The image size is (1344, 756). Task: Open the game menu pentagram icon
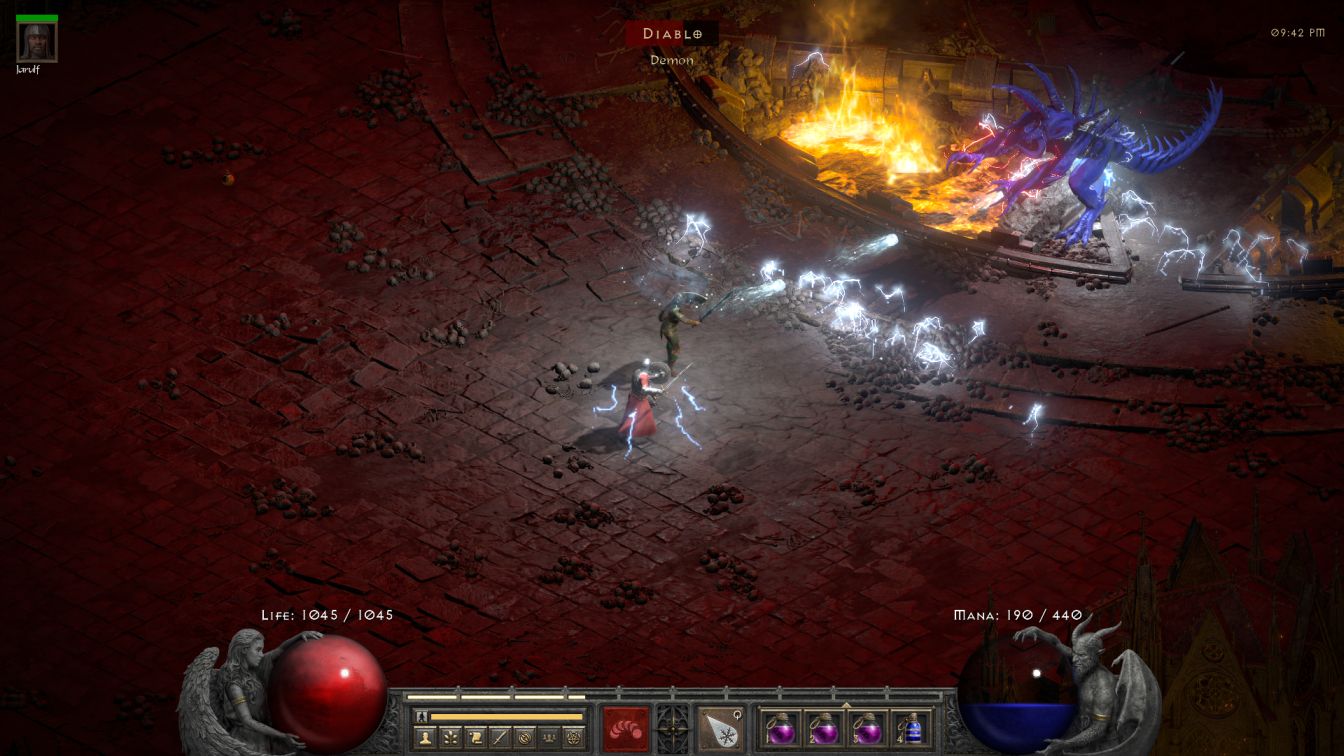[x=573, y=738]
